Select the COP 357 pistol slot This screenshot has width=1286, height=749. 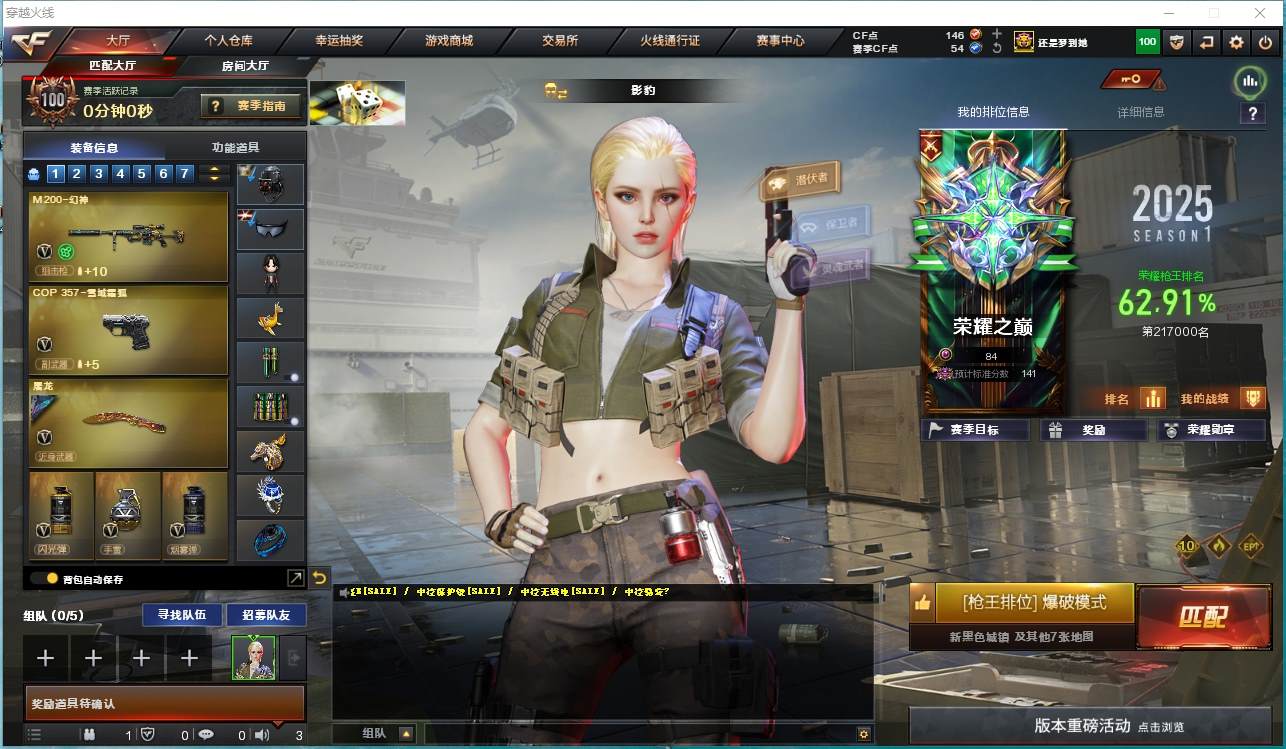click(129, 330)
